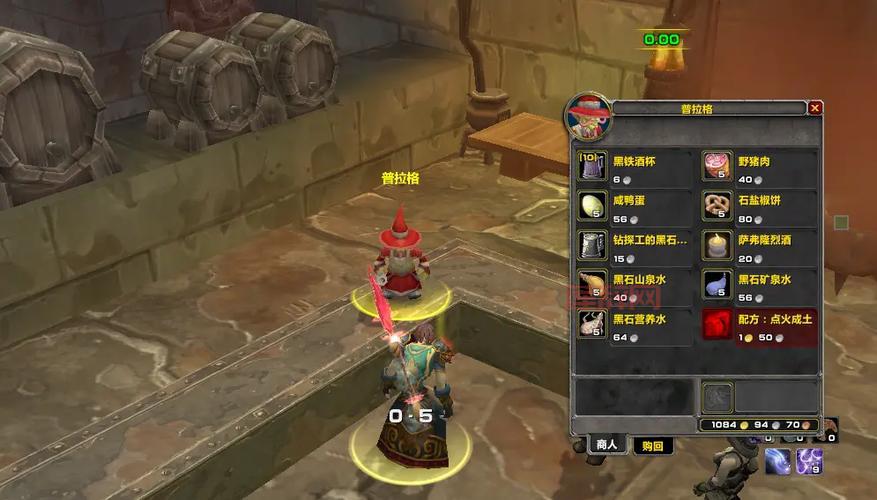Choose the 钻探工的黑石 mug item
This screenshot has height=500, width=877.
[593, 245]
